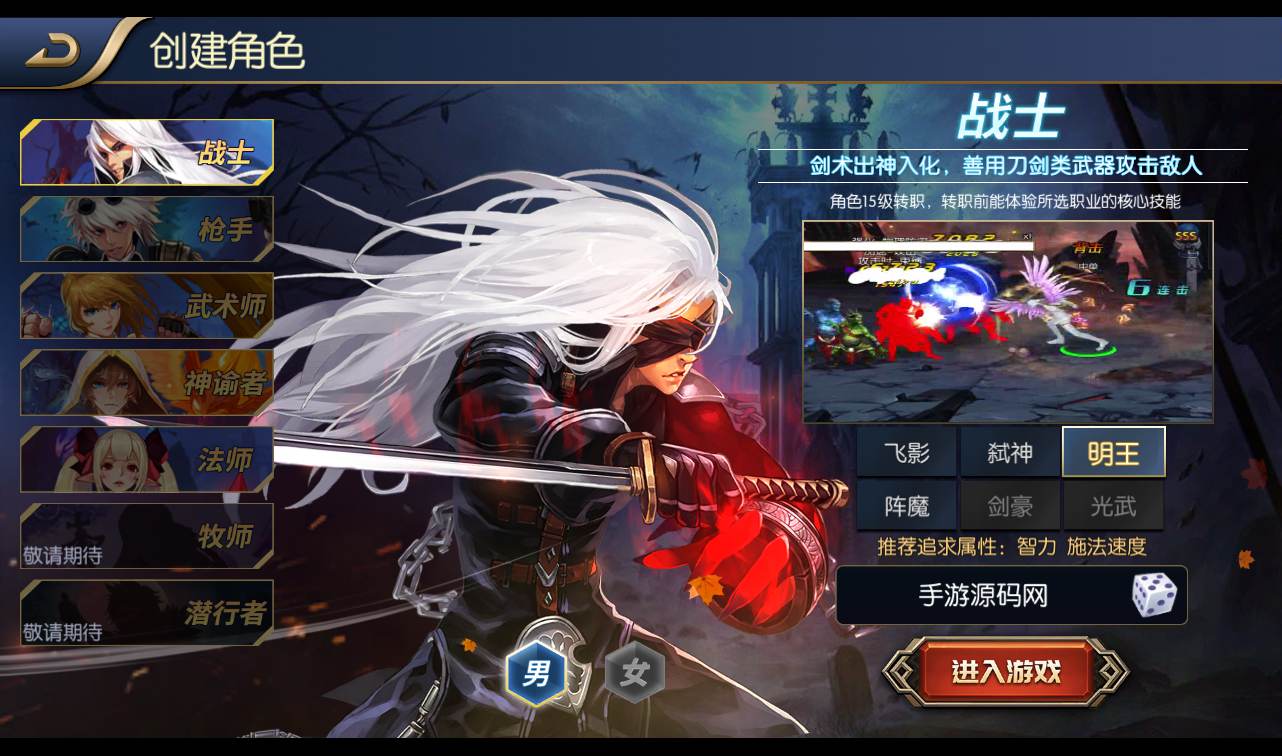1282x756 pixels.
Task: Choose the 武术师 (Martial Artist) class
Action: click(146, 306)
